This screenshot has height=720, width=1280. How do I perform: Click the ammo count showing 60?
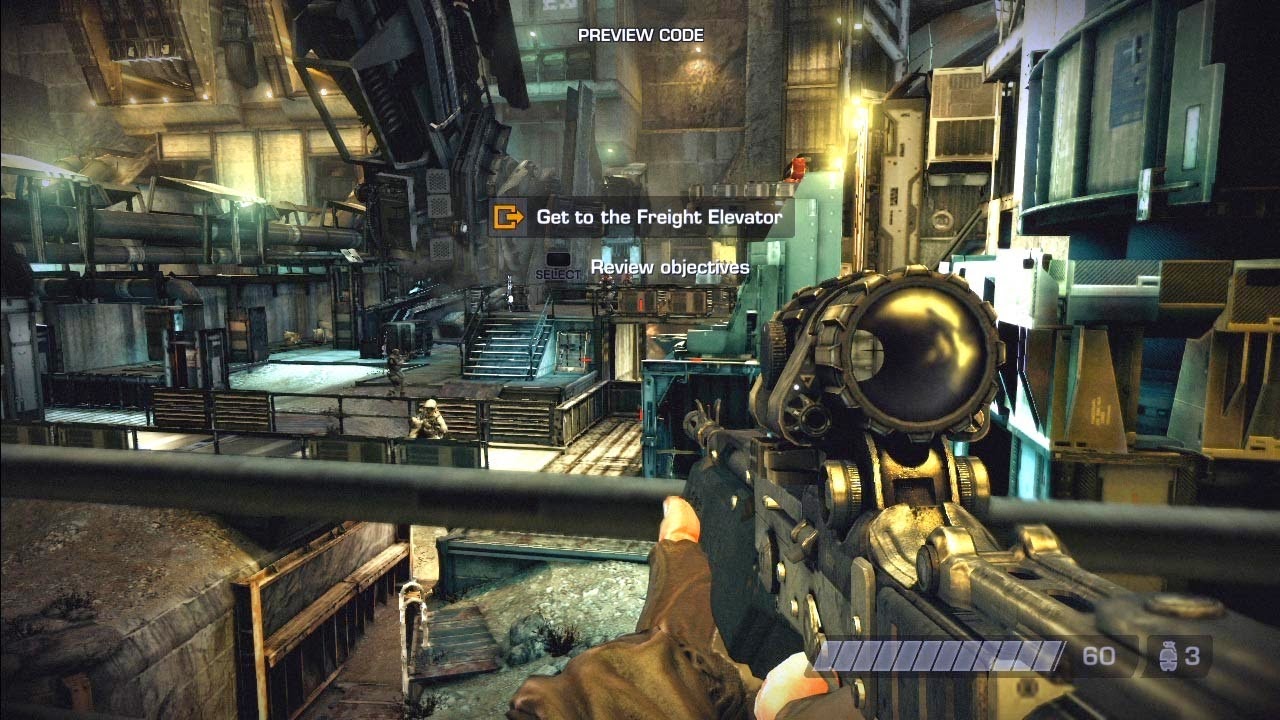coord(1097,657)
